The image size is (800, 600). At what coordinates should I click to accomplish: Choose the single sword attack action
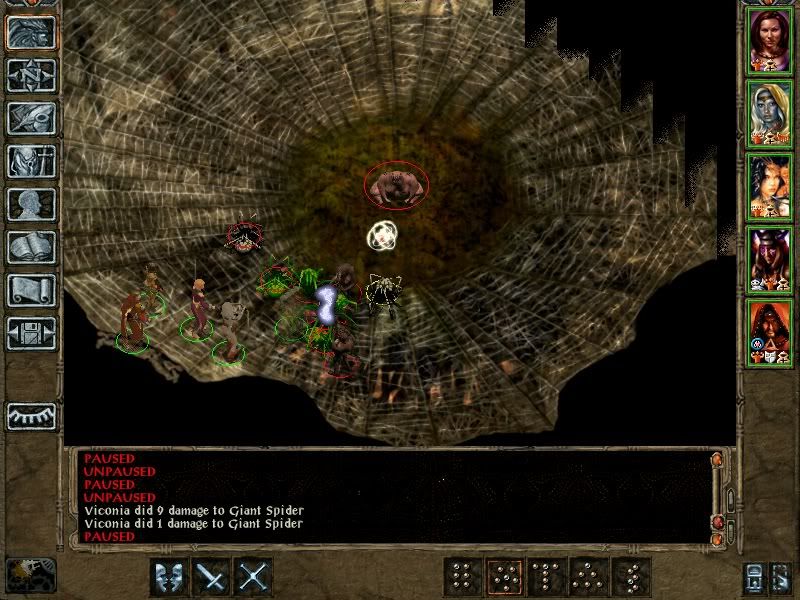pos(212,577)
